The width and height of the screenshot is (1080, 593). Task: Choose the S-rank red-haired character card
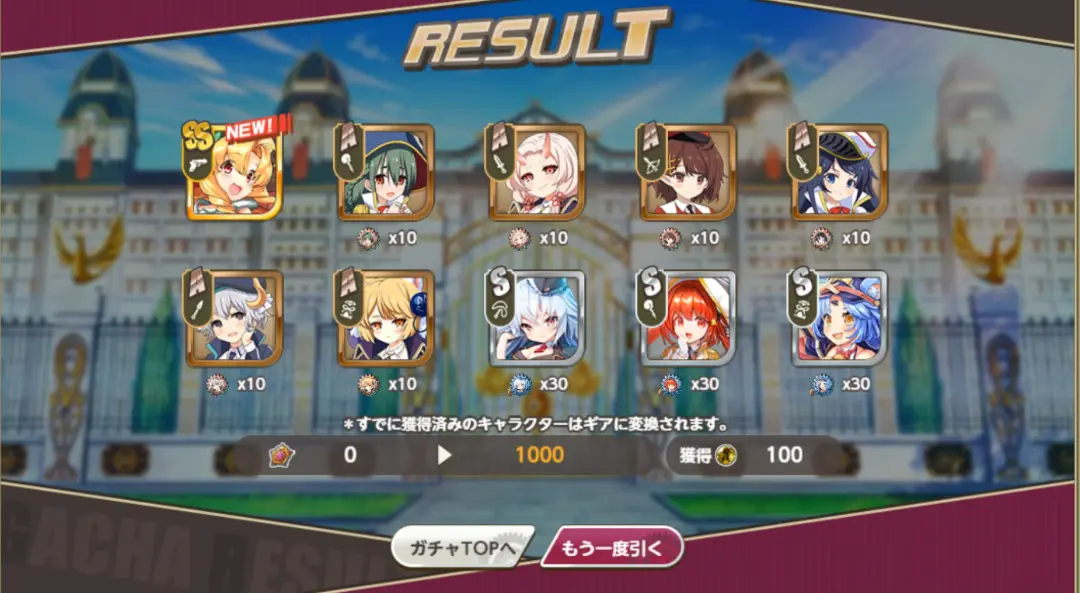coord(688,319)
